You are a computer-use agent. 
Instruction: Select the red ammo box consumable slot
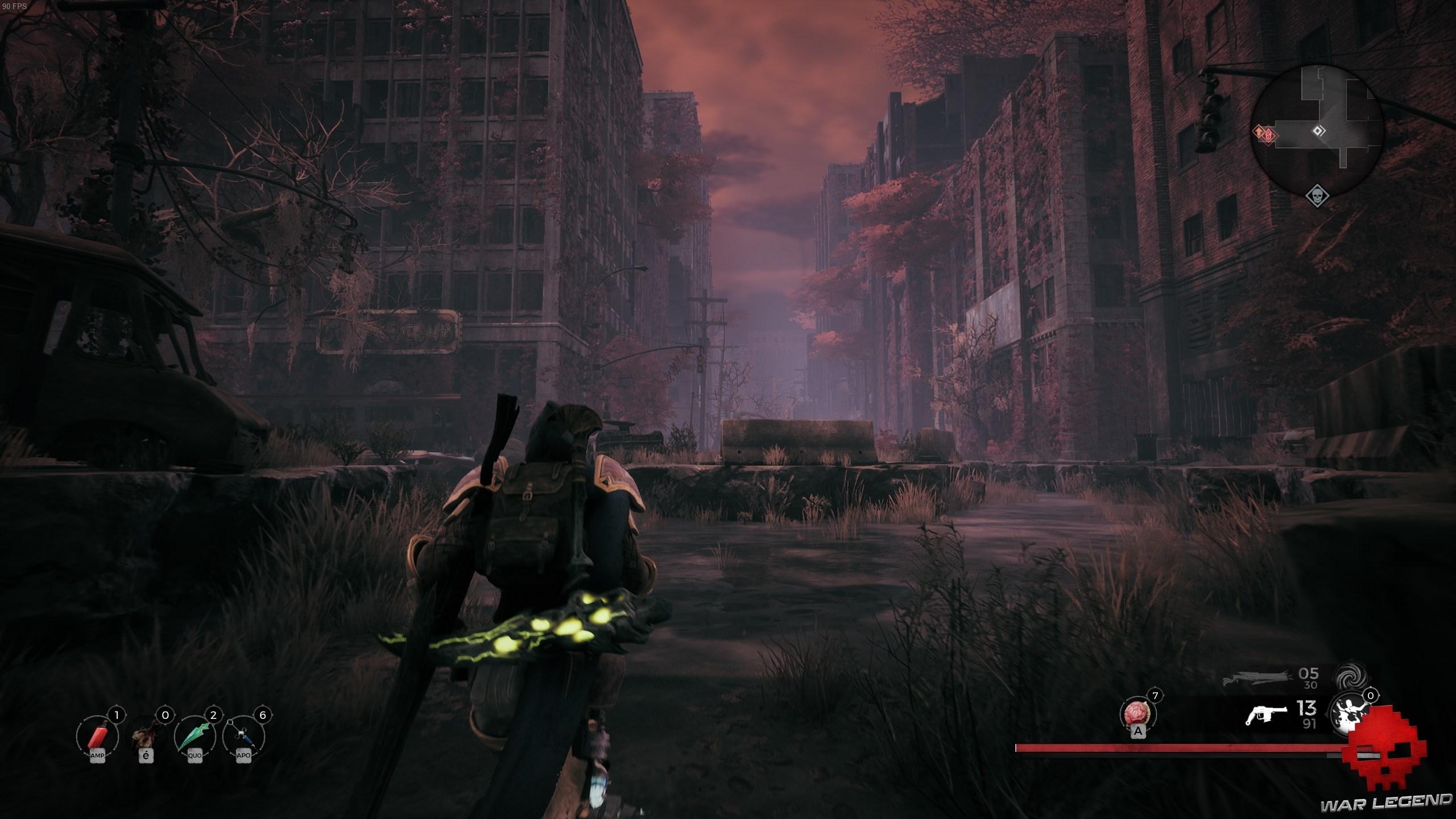[x=97, y=737]
